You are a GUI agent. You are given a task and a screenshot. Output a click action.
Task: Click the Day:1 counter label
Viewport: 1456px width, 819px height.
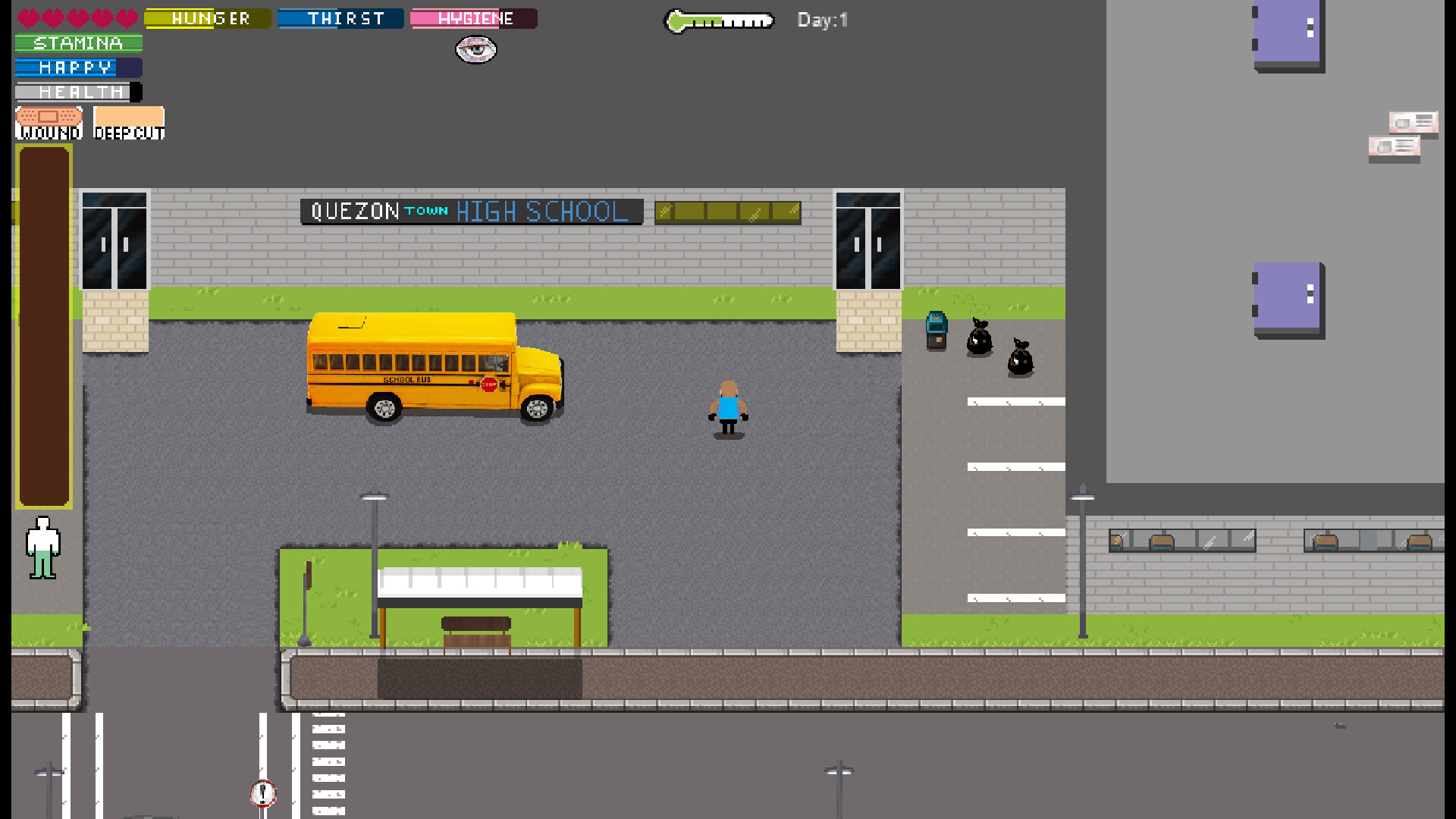[821, 20]
